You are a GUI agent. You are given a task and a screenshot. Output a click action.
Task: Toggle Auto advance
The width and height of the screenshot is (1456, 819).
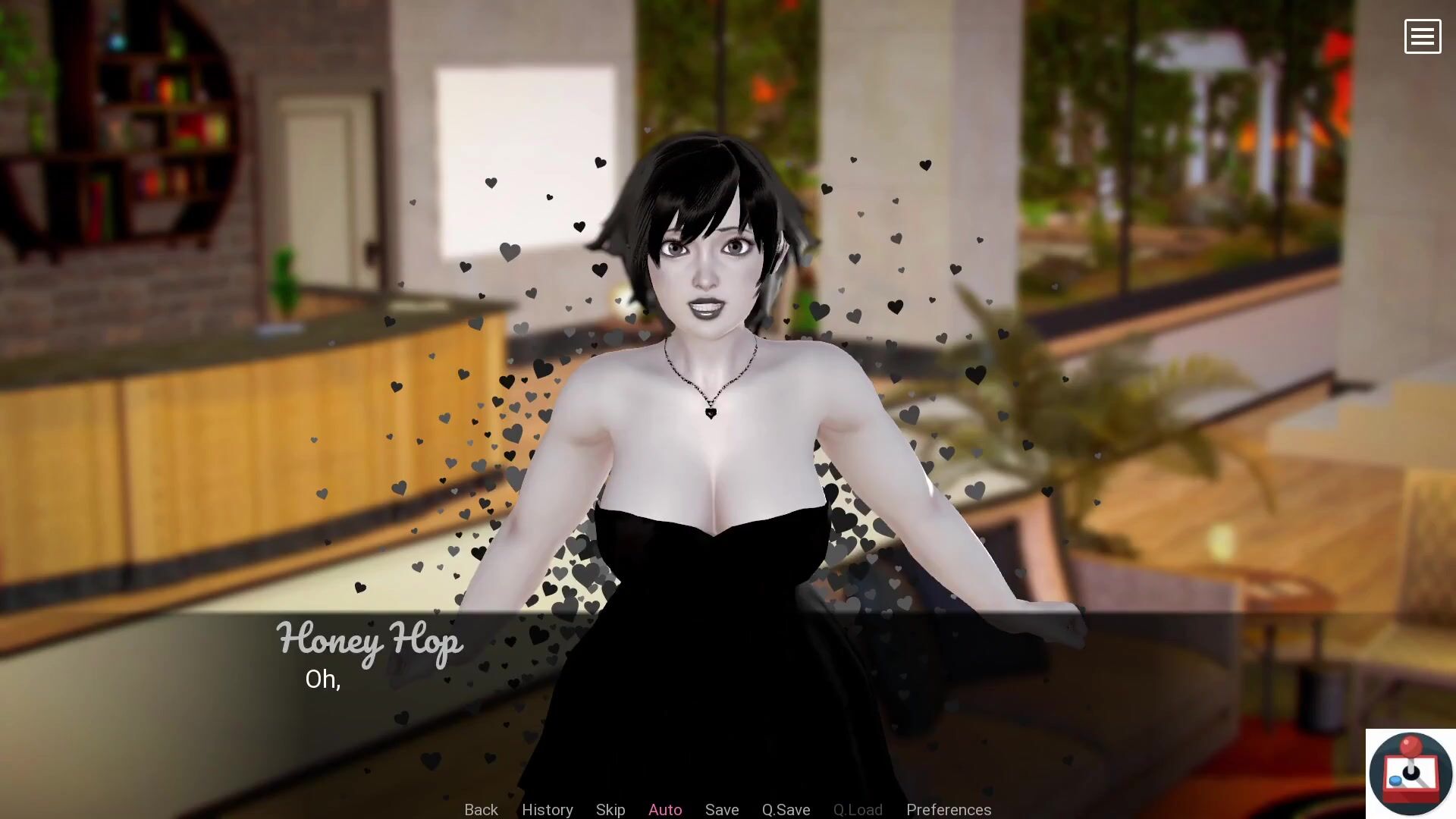point(665,809)
